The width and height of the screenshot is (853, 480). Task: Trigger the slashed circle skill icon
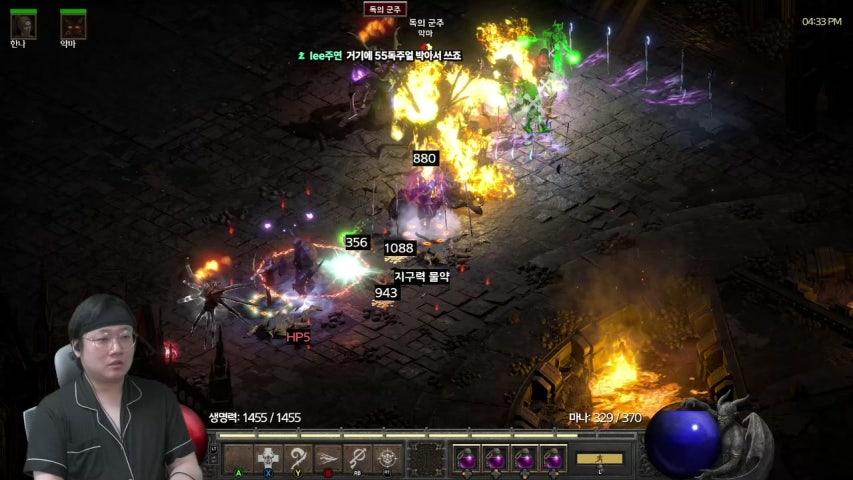358,458
